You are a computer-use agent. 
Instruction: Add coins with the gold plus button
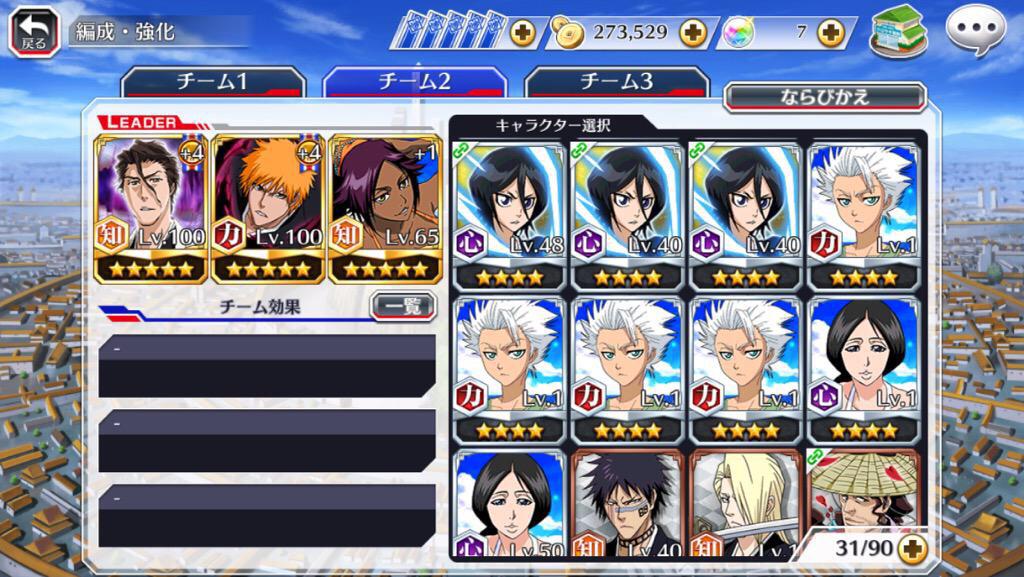click(692, 32)
